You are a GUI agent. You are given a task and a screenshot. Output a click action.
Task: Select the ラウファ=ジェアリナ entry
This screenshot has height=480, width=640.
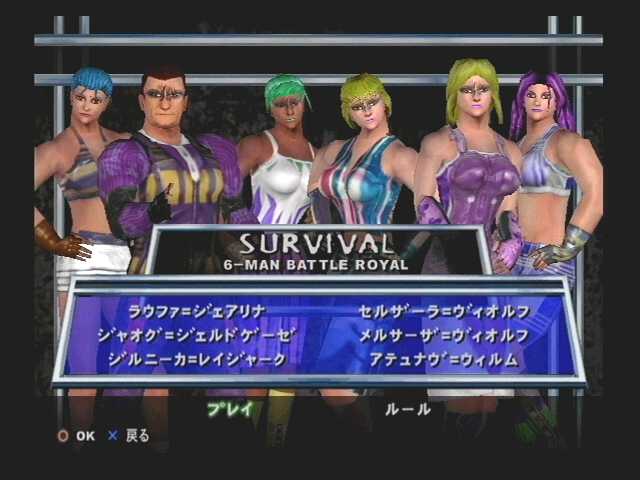coord(198,310)
